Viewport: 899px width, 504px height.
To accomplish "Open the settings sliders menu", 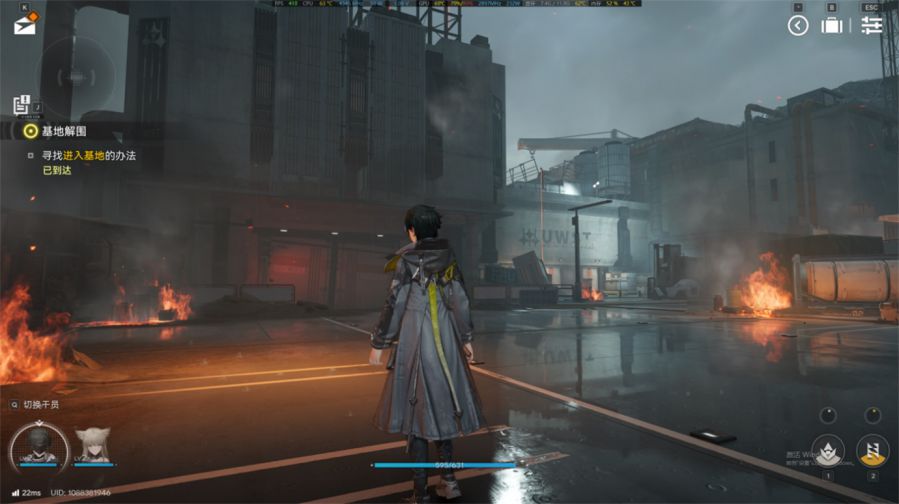I will point(871,26).
